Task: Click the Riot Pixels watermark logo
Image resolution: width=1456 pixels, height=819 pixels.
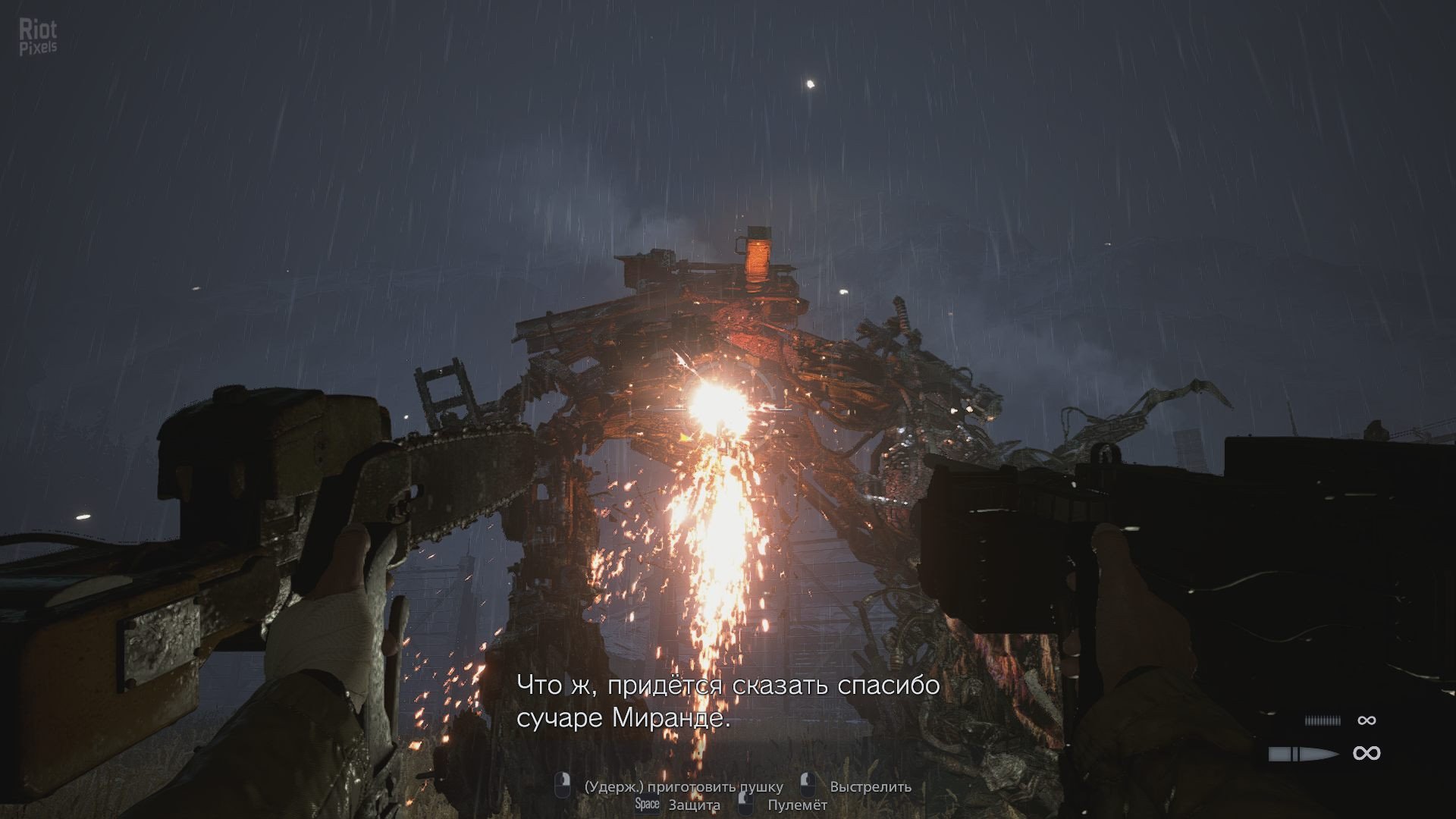Action: coord(38,38)
